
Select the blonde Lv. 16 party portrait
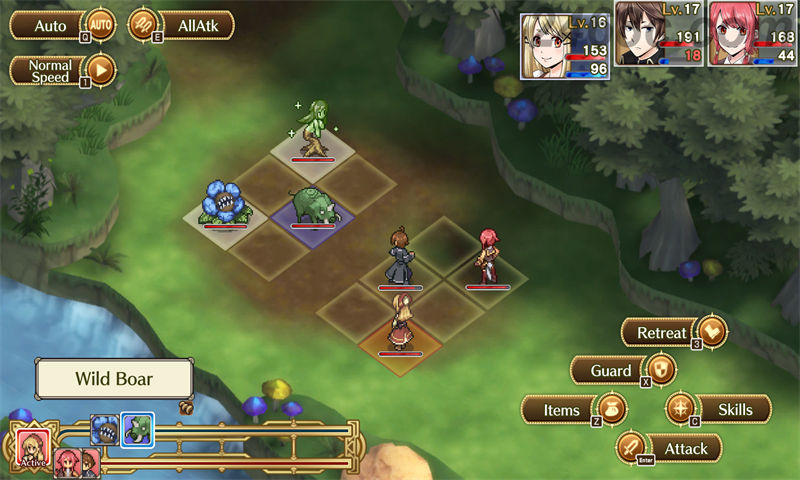565,46
